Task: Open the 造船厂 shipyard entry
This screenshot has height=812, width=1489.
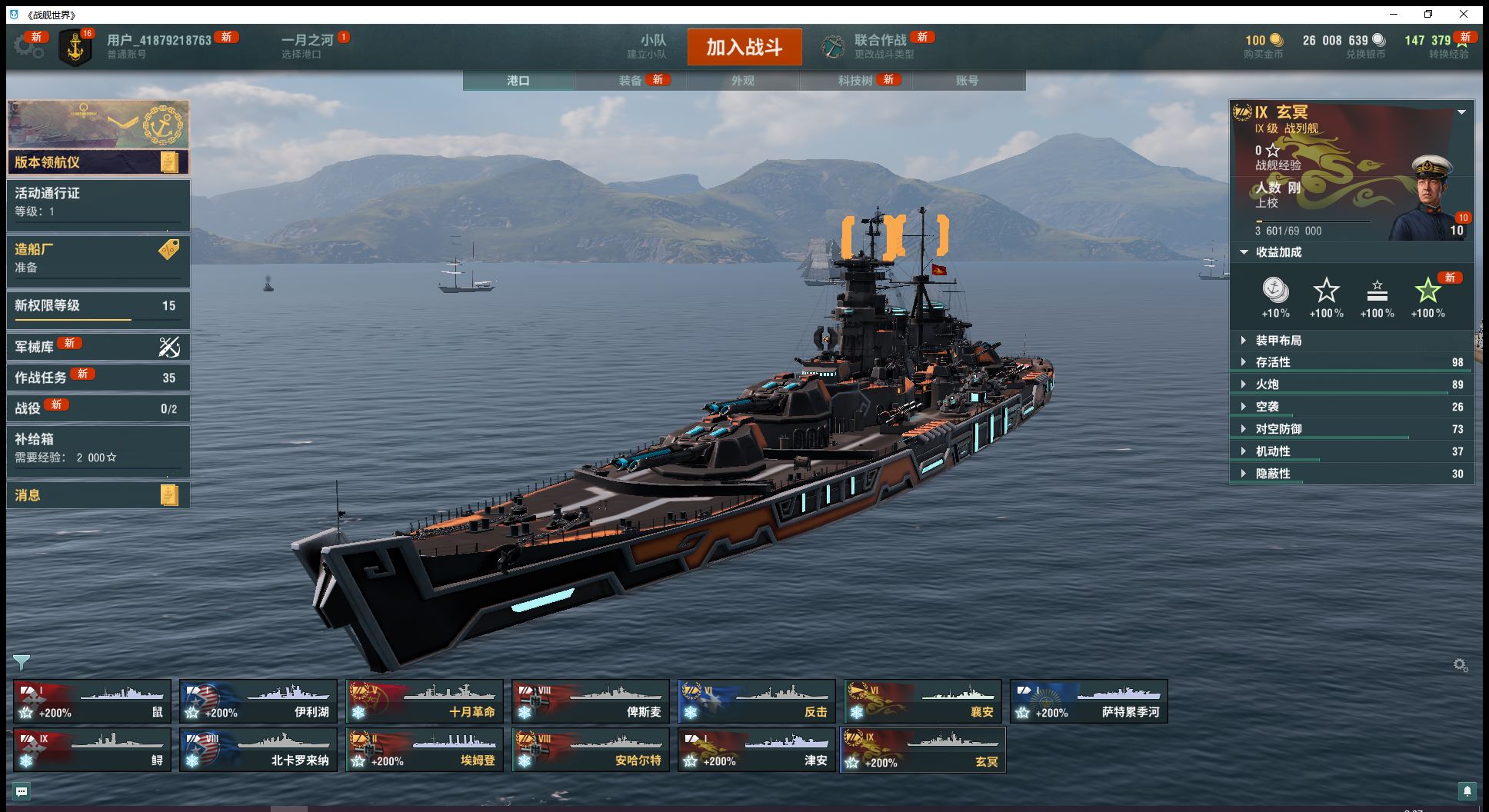Action: (98, 258)
